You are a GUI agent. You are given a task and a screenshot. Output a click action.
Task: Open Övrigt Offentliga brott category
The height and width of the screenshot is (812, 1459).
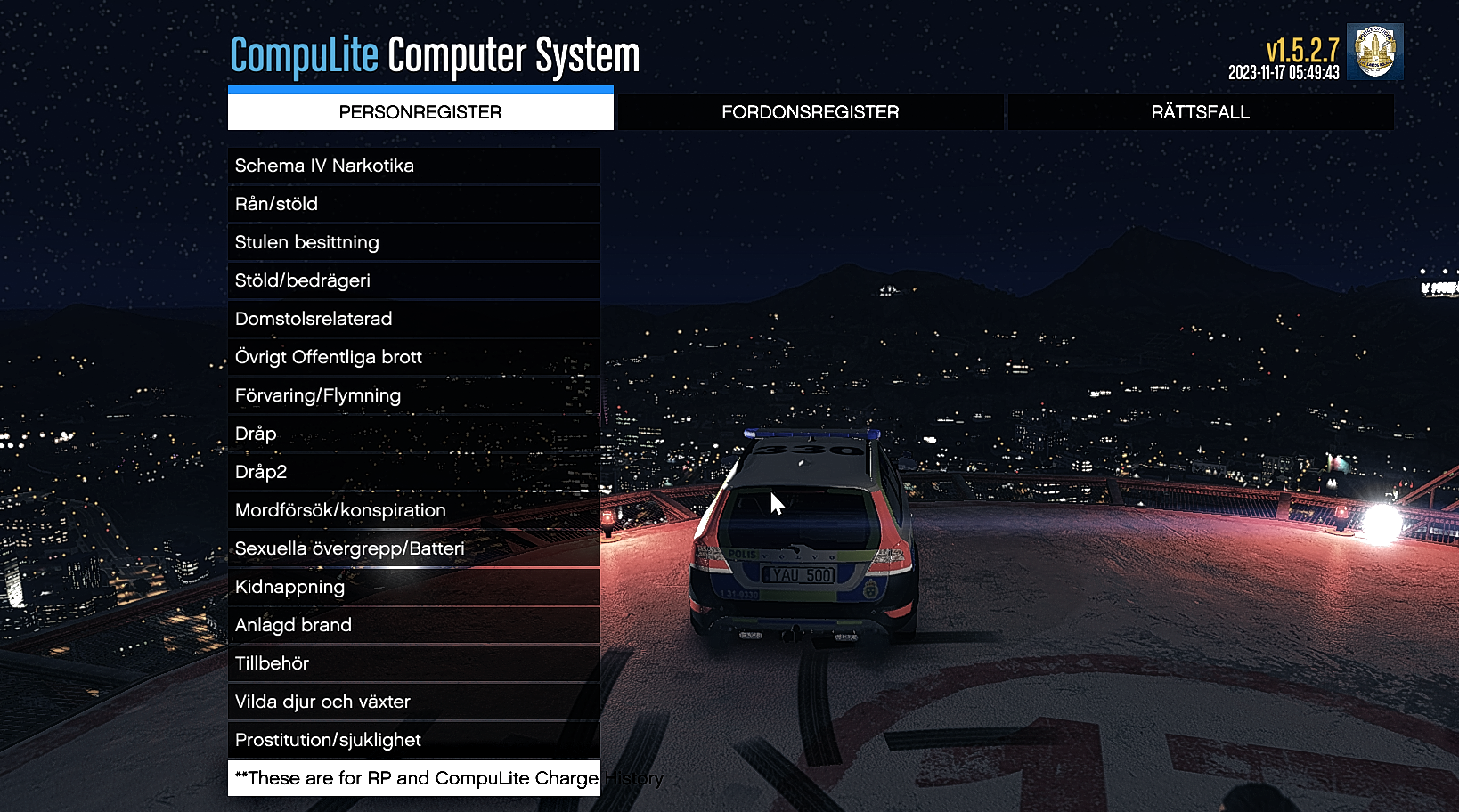tap(413, 357)
